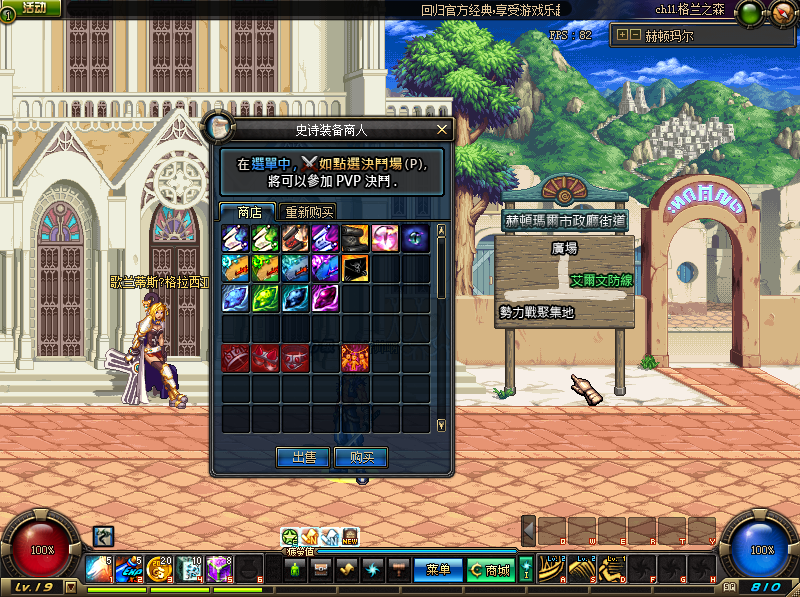Select the black anvil shop item

355,238
